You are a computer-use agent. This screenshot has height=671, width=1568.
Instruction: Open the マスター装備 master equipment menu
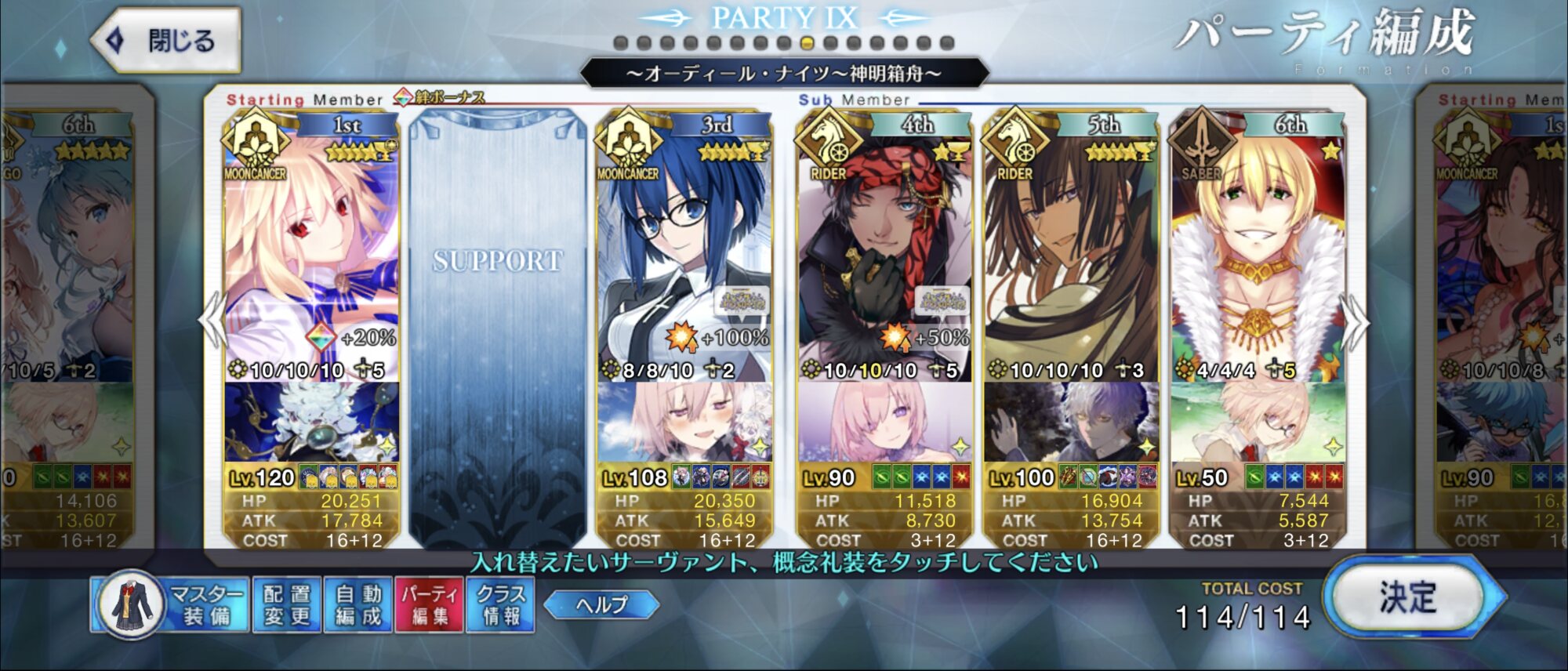coord(171,604)
